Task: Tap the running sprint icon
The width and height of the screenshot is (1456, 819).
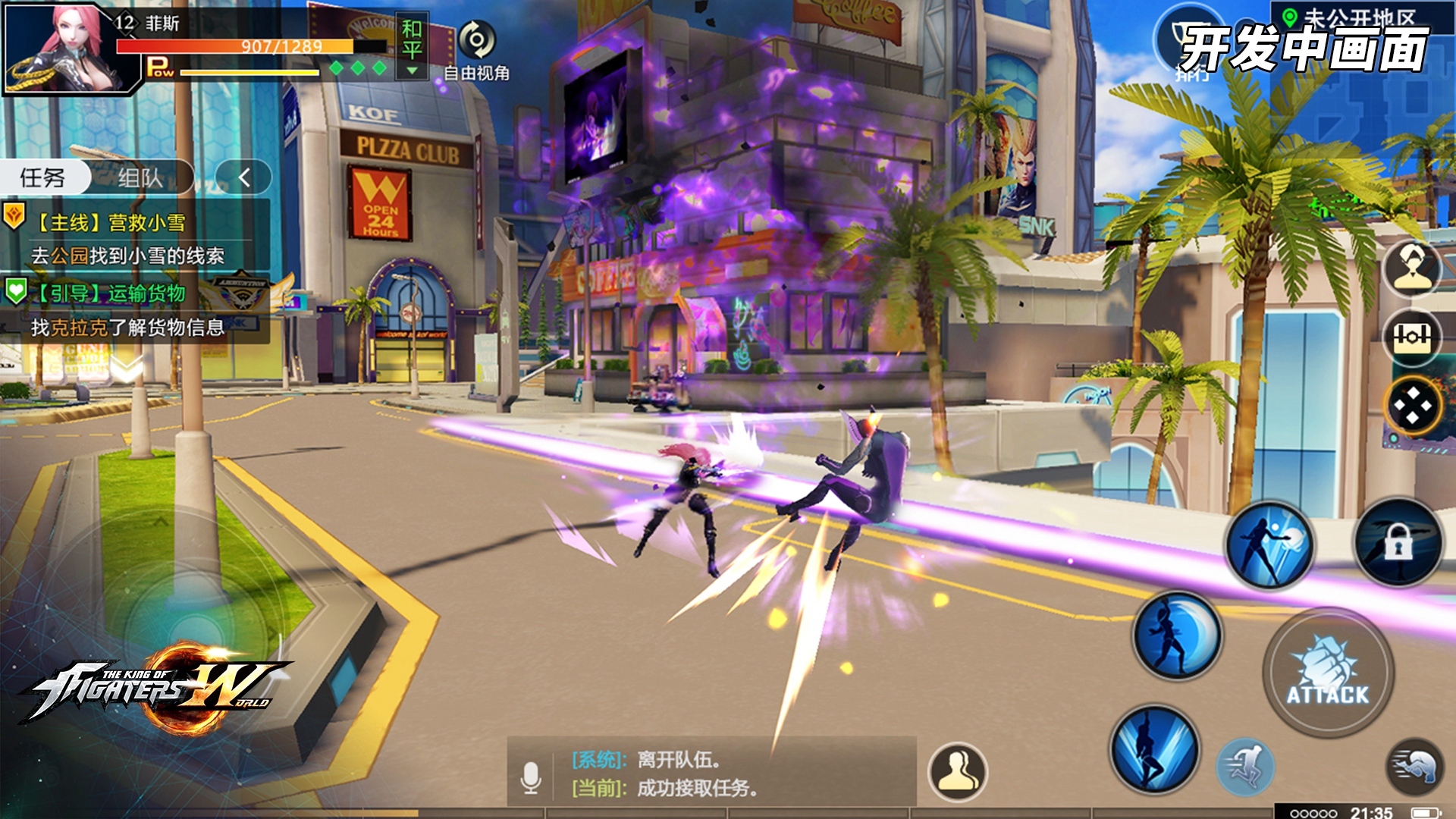Action: pyautogui.click(x=1246, y=767)
